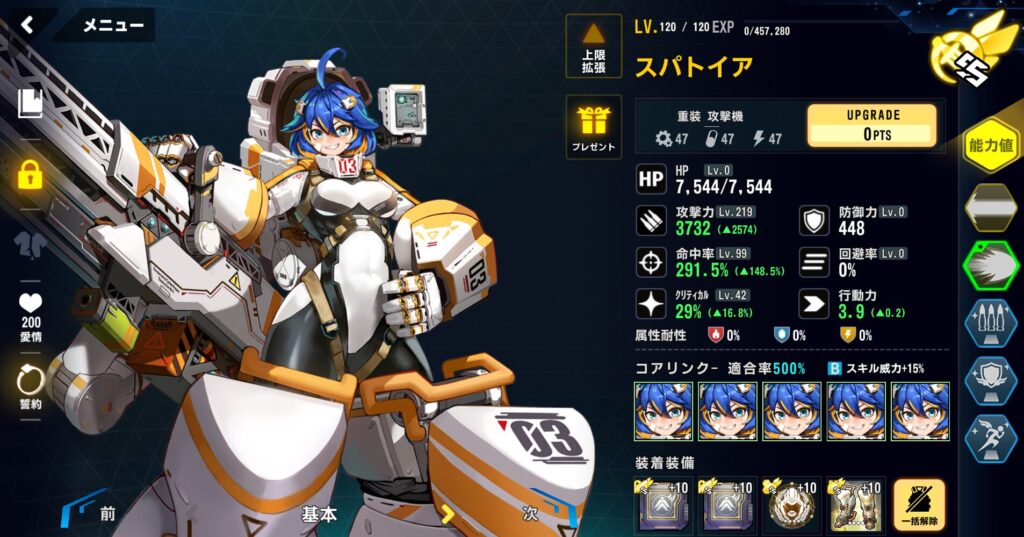Viewport: 1024px width, 537px height.
Task: Open the メニュー menu
Action: click(x=112, y=26)
